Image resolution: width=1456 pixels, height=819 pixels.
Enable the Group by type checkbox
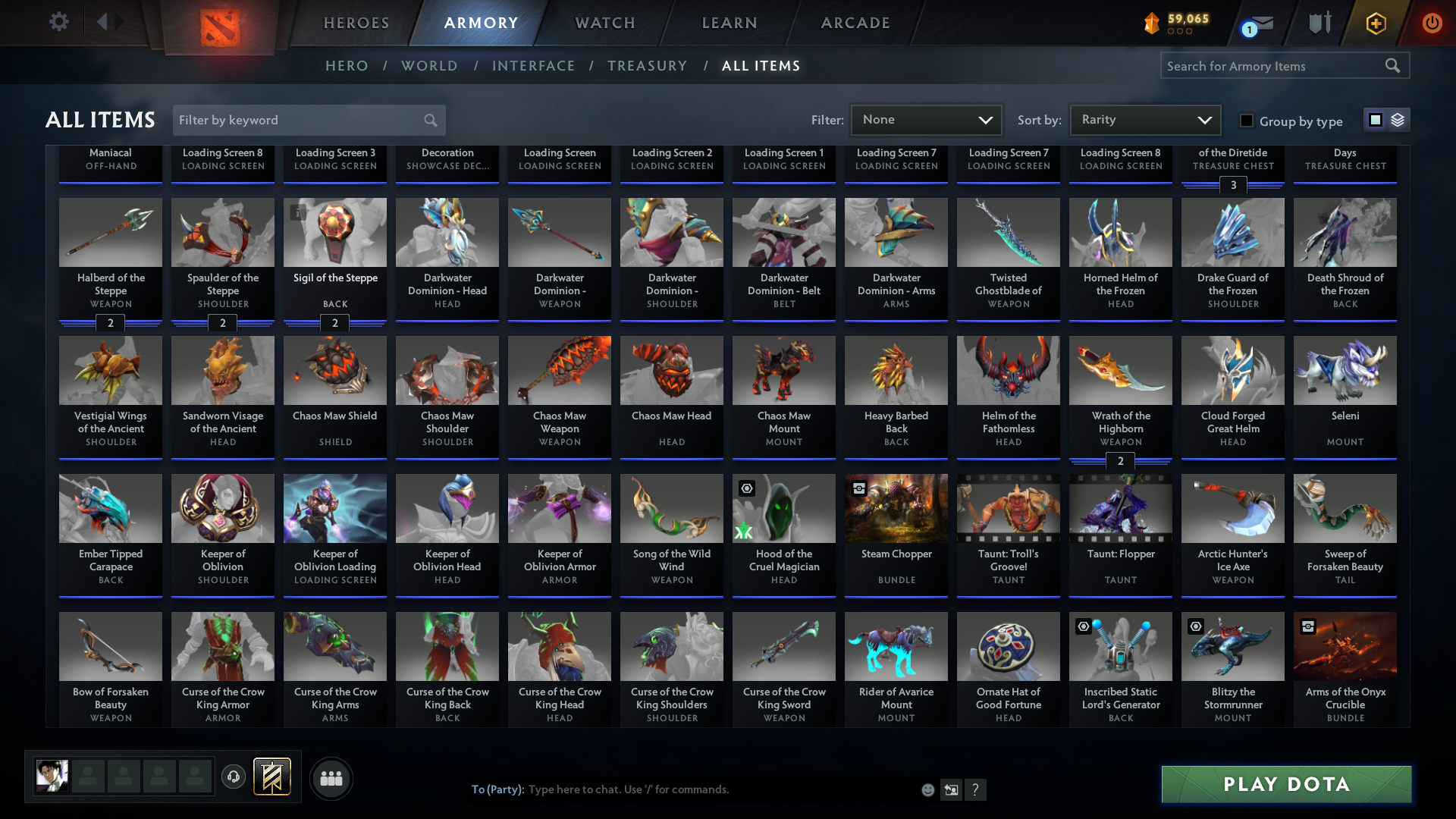[x=1246, y=120]
